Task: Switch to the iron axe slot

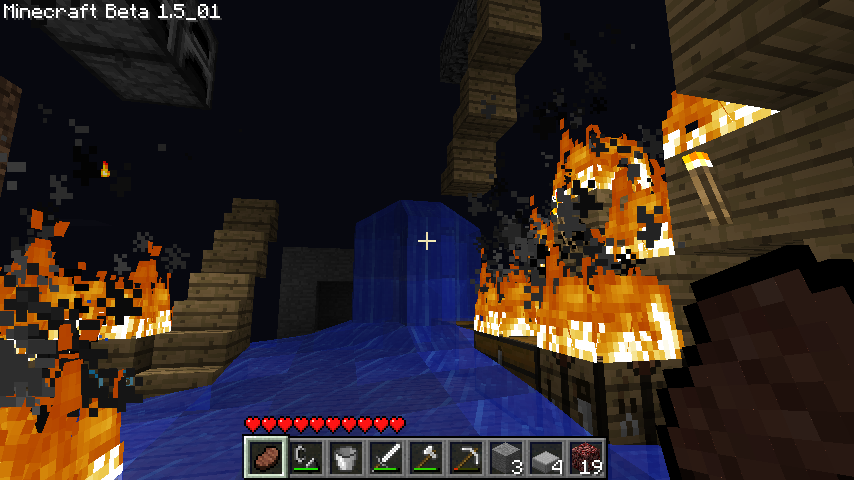Action: (426, 456)
